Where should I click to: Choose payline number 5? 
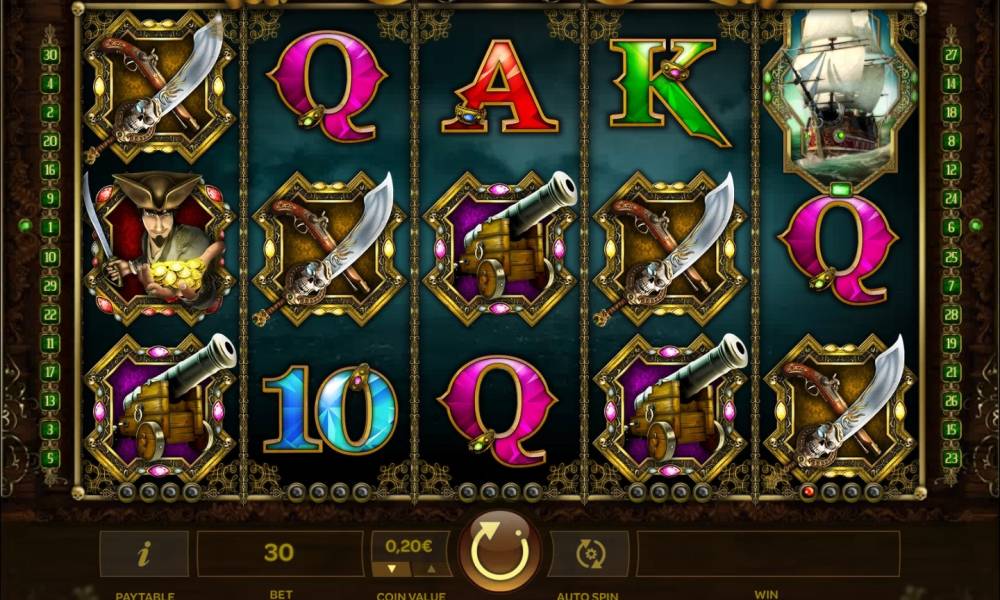pyautogui.click(x=50, y=458)
